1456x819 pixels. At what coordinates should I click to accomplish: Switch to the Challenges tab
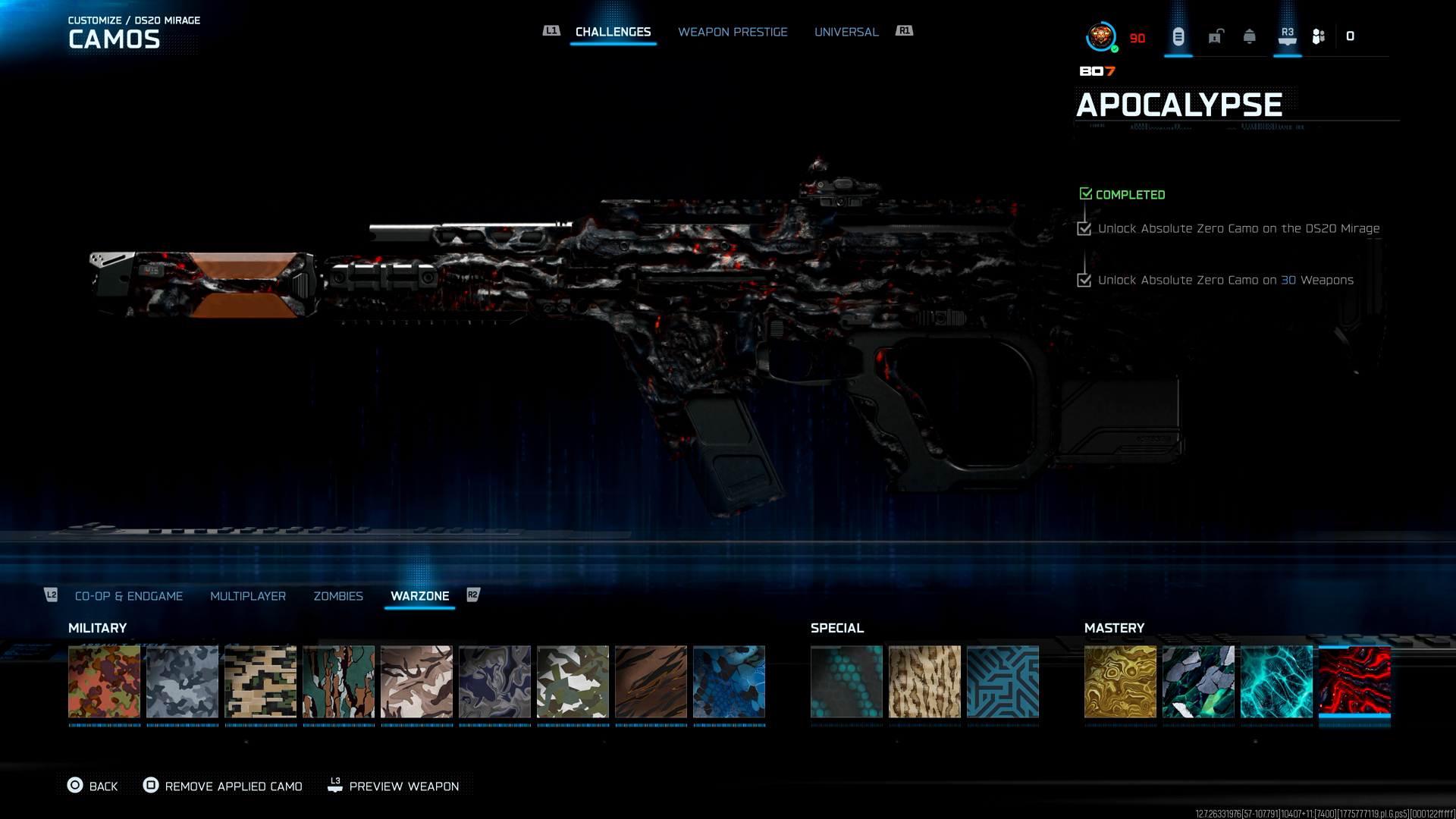click(613, 32)
